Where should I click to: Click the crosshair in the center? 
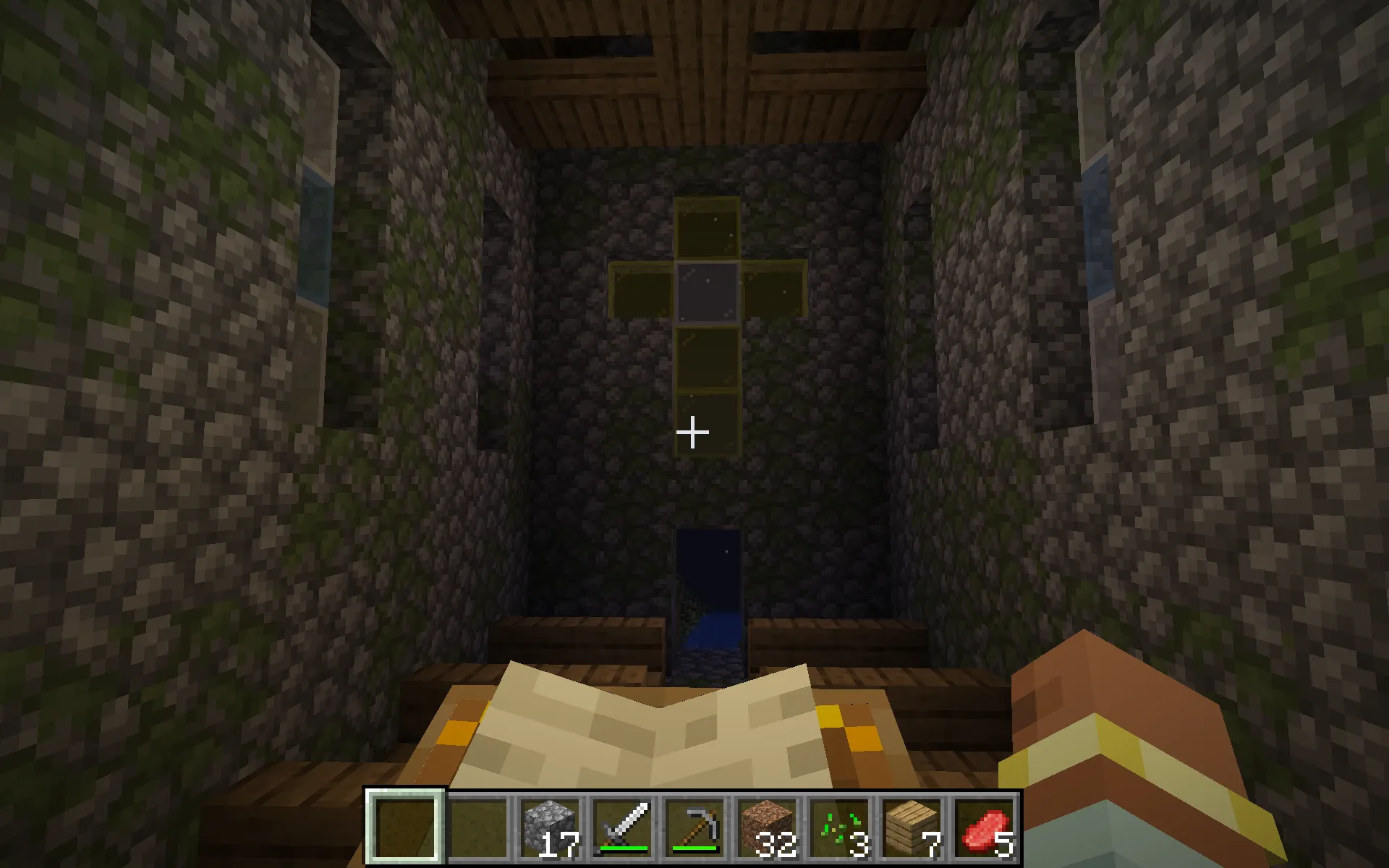point(692,432)
